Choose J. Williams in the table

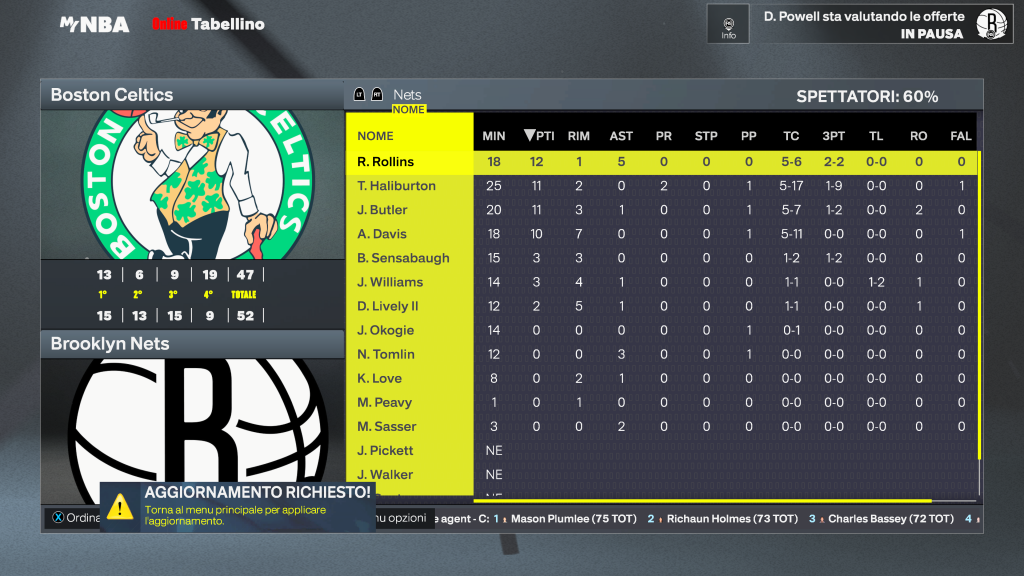point(391,282)
